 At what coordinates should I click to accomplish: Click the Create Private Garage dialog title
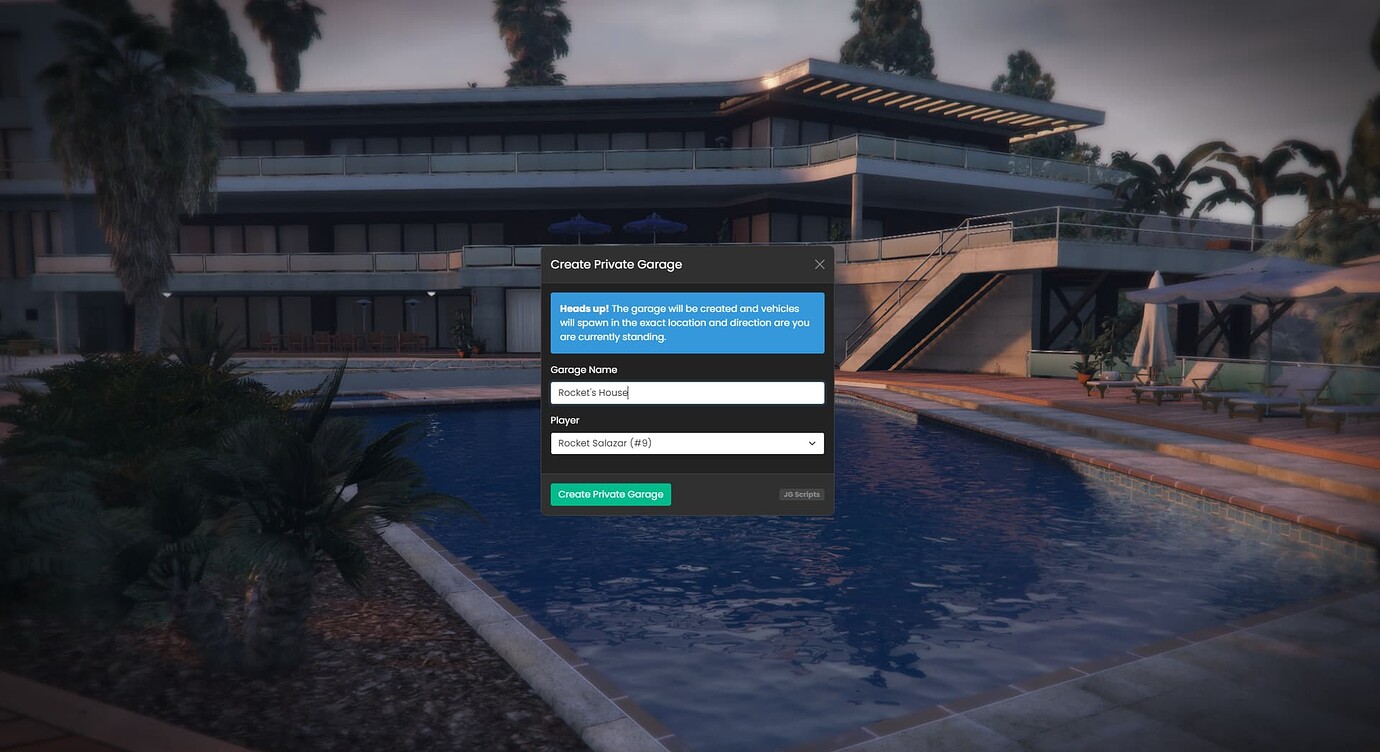616,263
